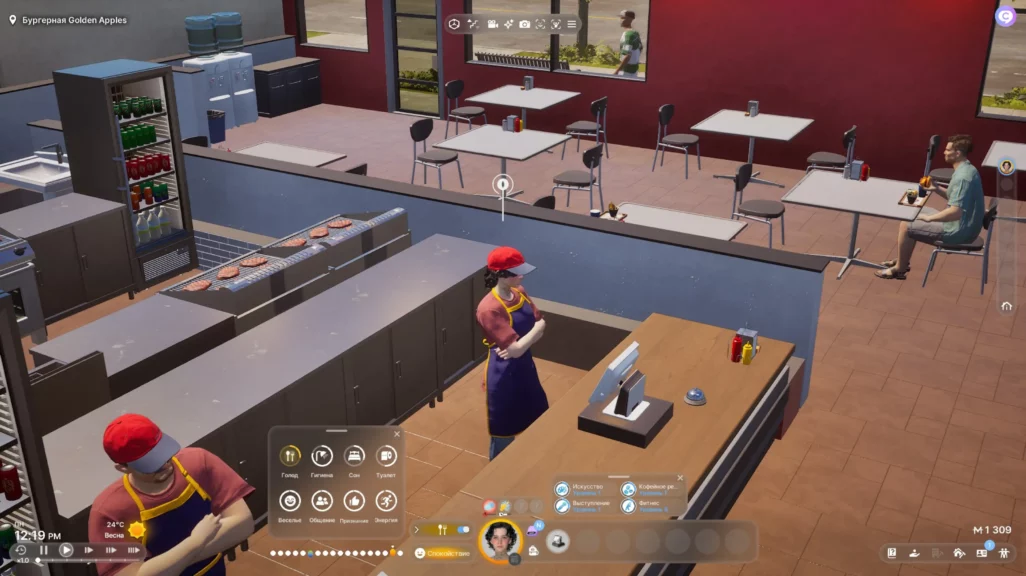This screenshot has width=1026, height=576.
Task: Select the cash register action in queue
Action: [558, 541]
